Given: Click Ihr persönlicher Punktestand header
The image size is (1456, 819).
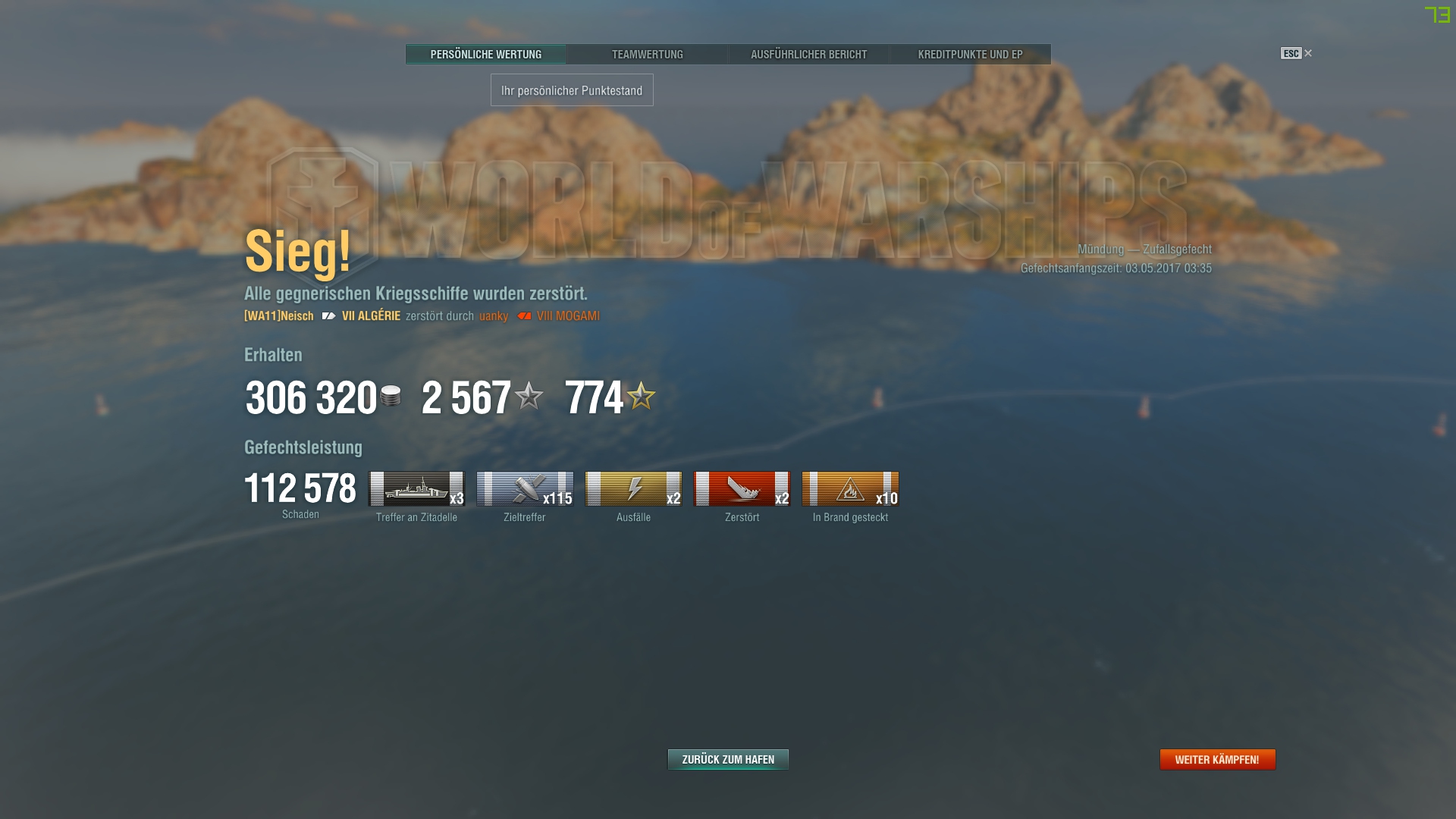Looking at the screenshot, I should [x=571, y=89].
